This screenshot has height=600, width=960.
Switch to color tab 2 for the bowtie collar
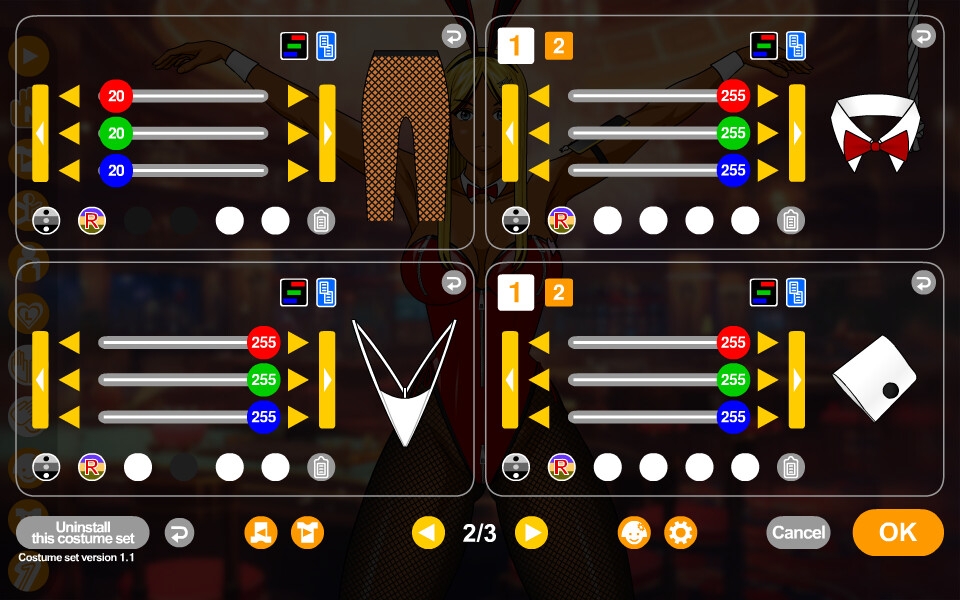(x=558, y=45)
